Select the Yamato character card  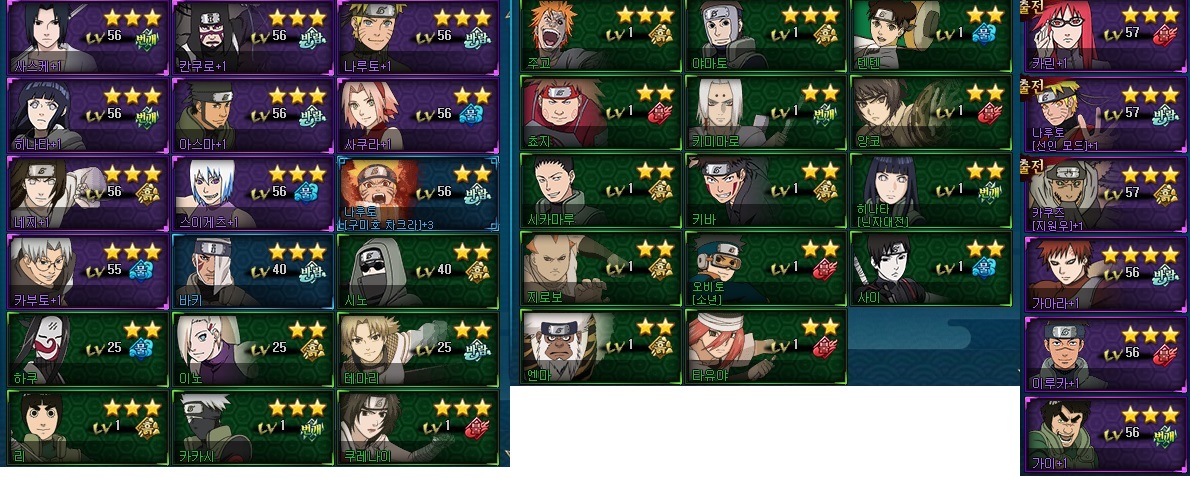tap(765, 37)
